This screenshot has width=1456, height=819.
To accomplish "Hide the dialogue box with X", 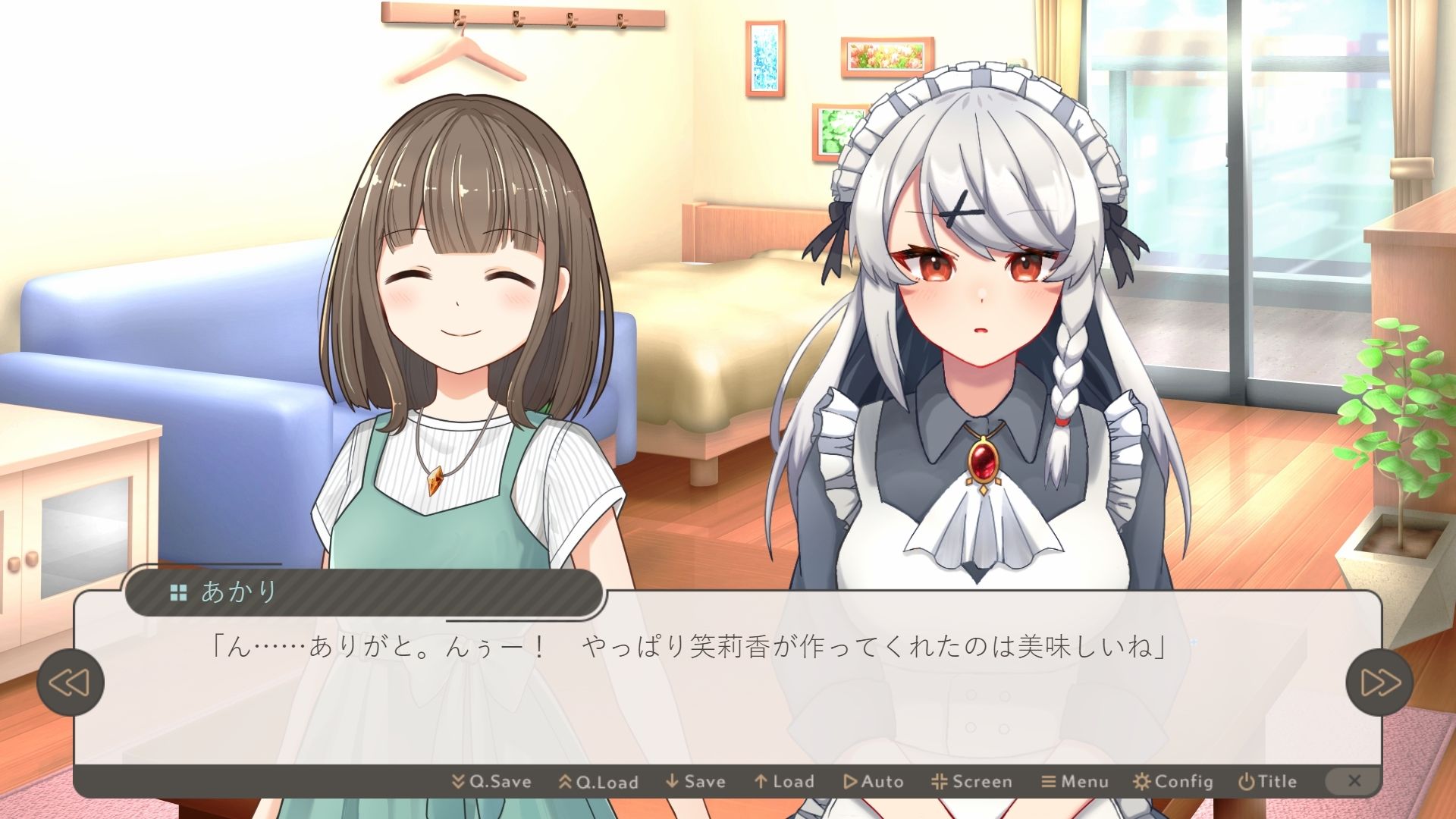I will click(1354, 781).
